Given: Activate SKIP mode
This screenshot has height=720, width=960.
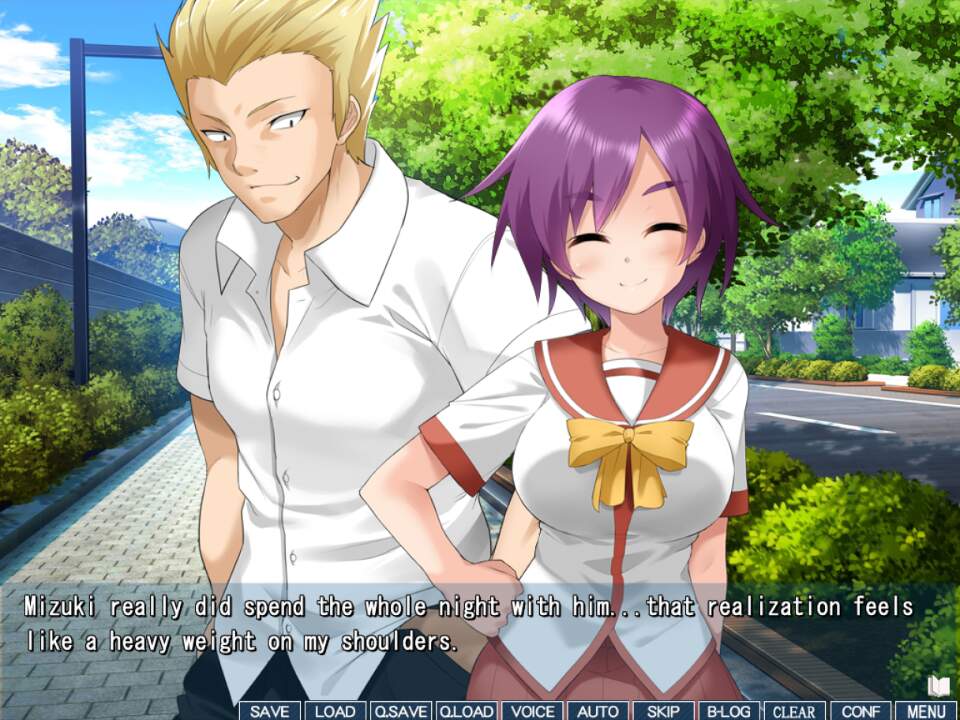Looking at the screenshot, I should point(663,711).
